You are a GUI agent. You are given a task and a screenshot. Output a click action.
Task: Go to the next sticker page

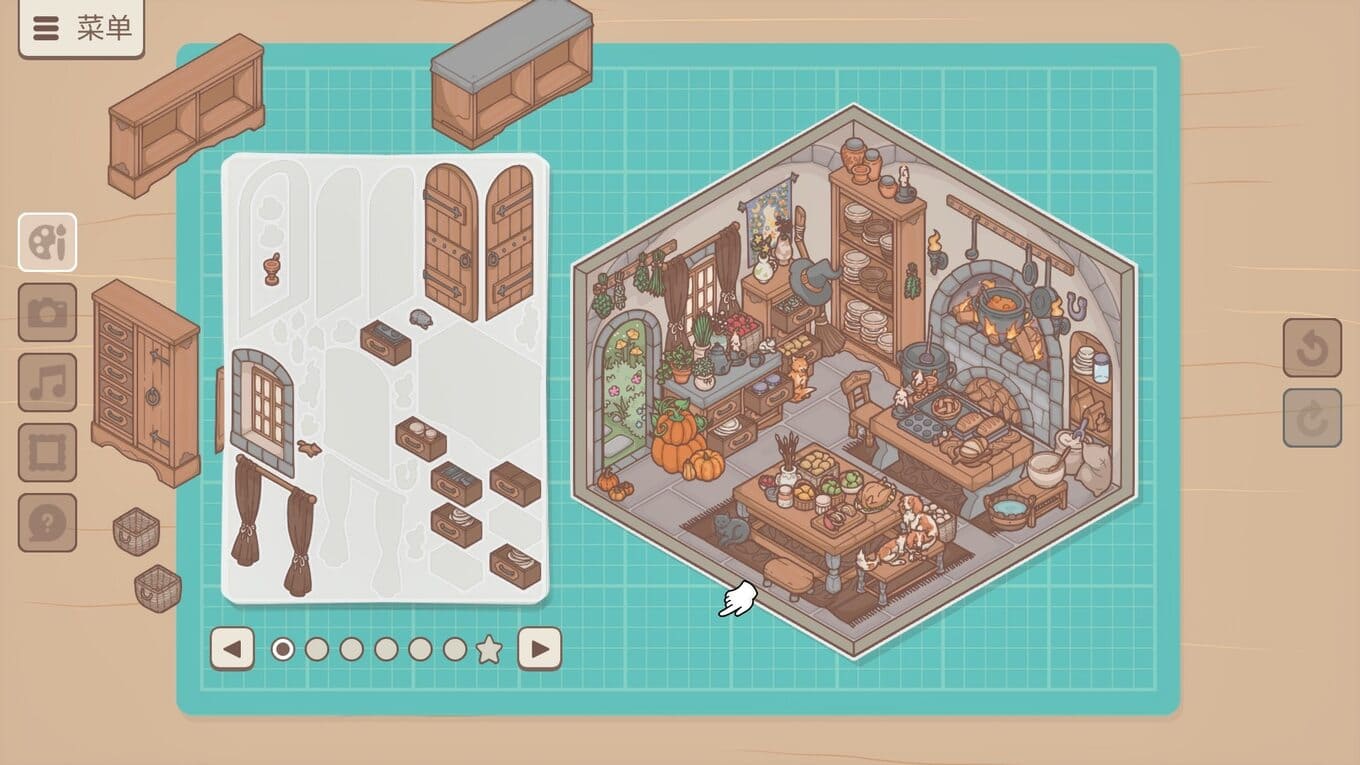(539, 649)
